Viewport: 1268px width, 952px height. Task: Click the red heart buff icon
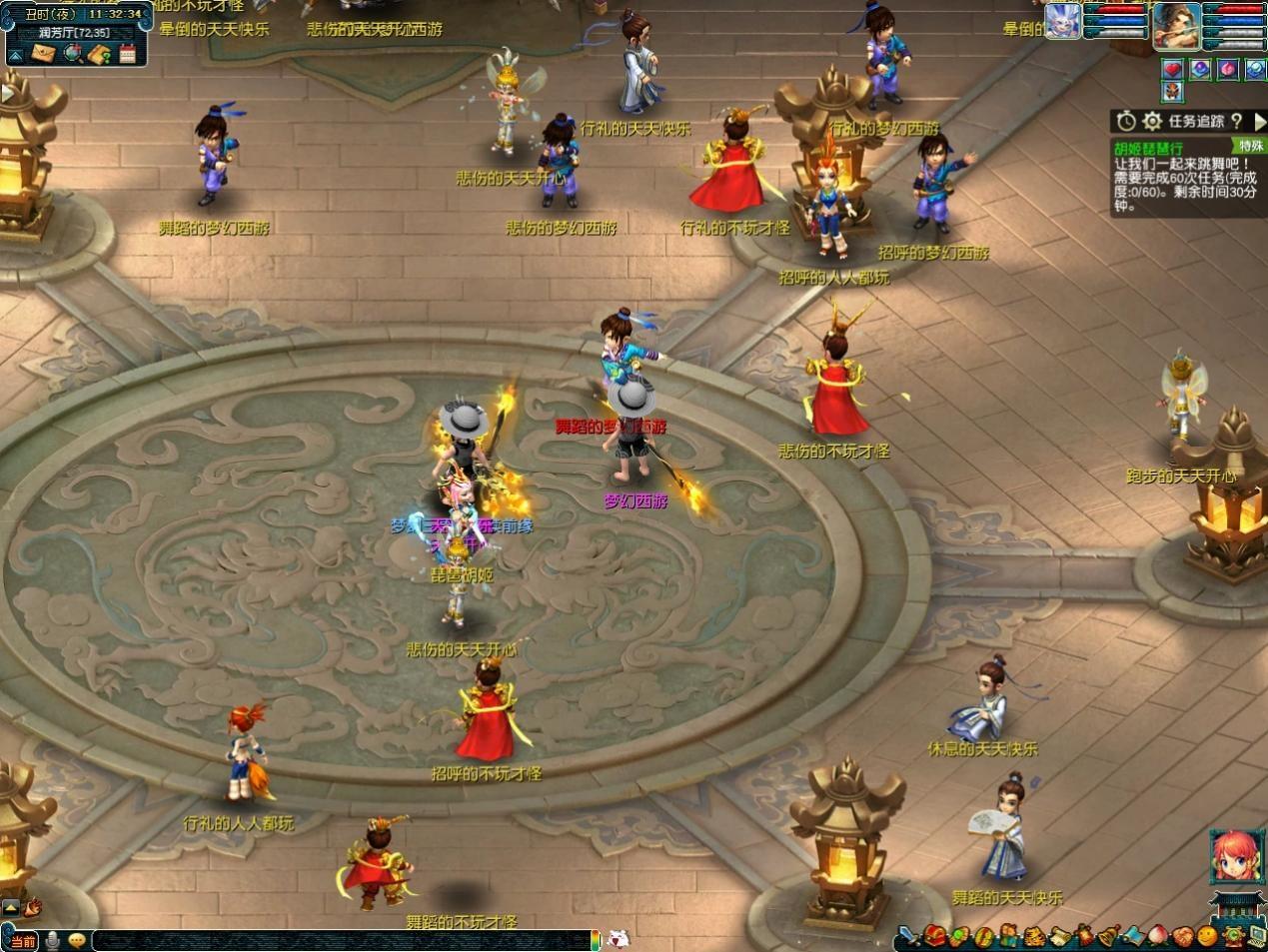tap(1173, 69)
